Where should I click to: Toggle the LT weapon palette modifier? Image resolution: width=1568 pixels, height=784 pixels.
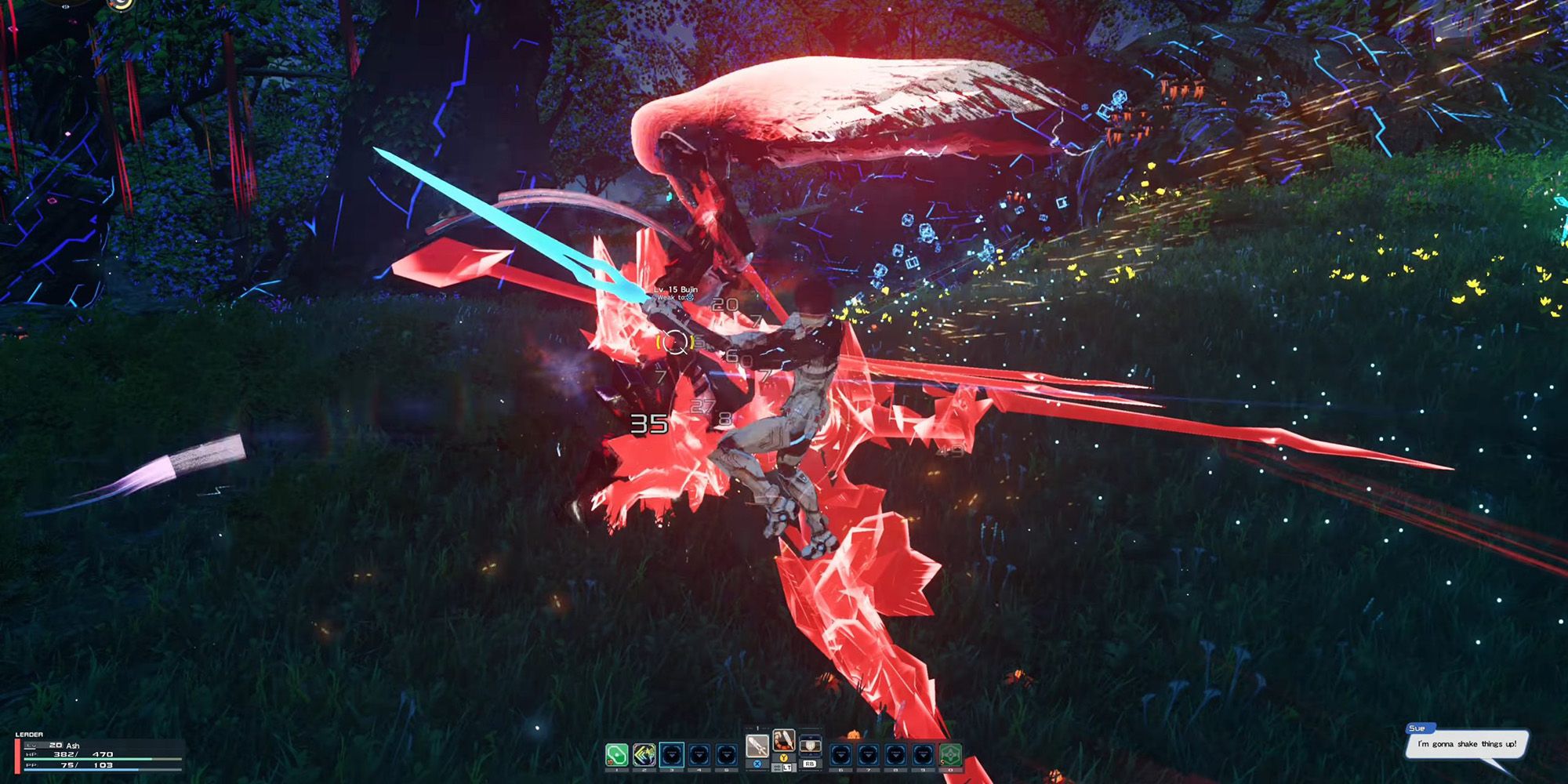coord(788,768)
